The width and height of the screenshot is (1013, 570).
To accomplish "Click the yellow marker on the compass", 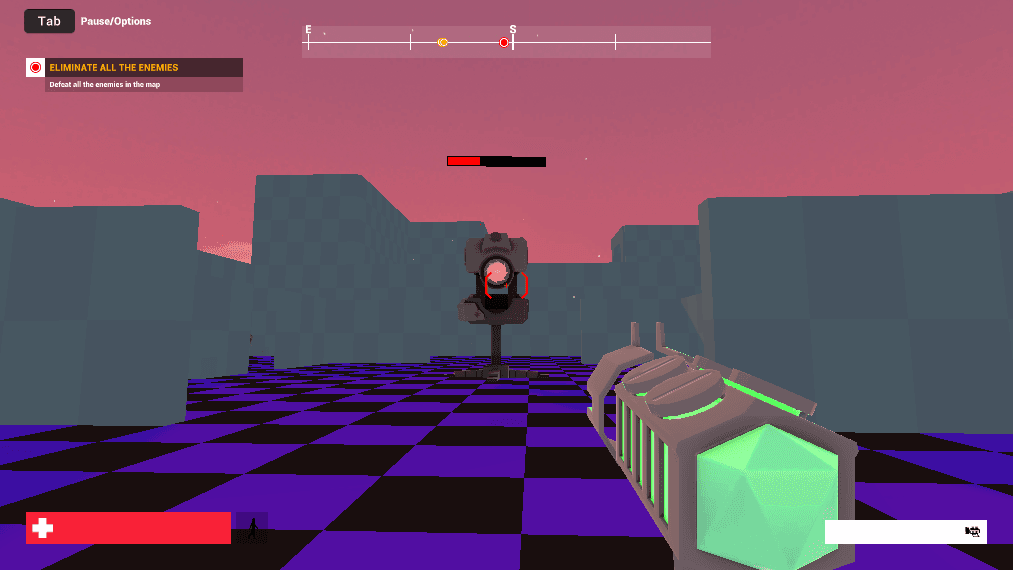I will click(x=443, y=42).
